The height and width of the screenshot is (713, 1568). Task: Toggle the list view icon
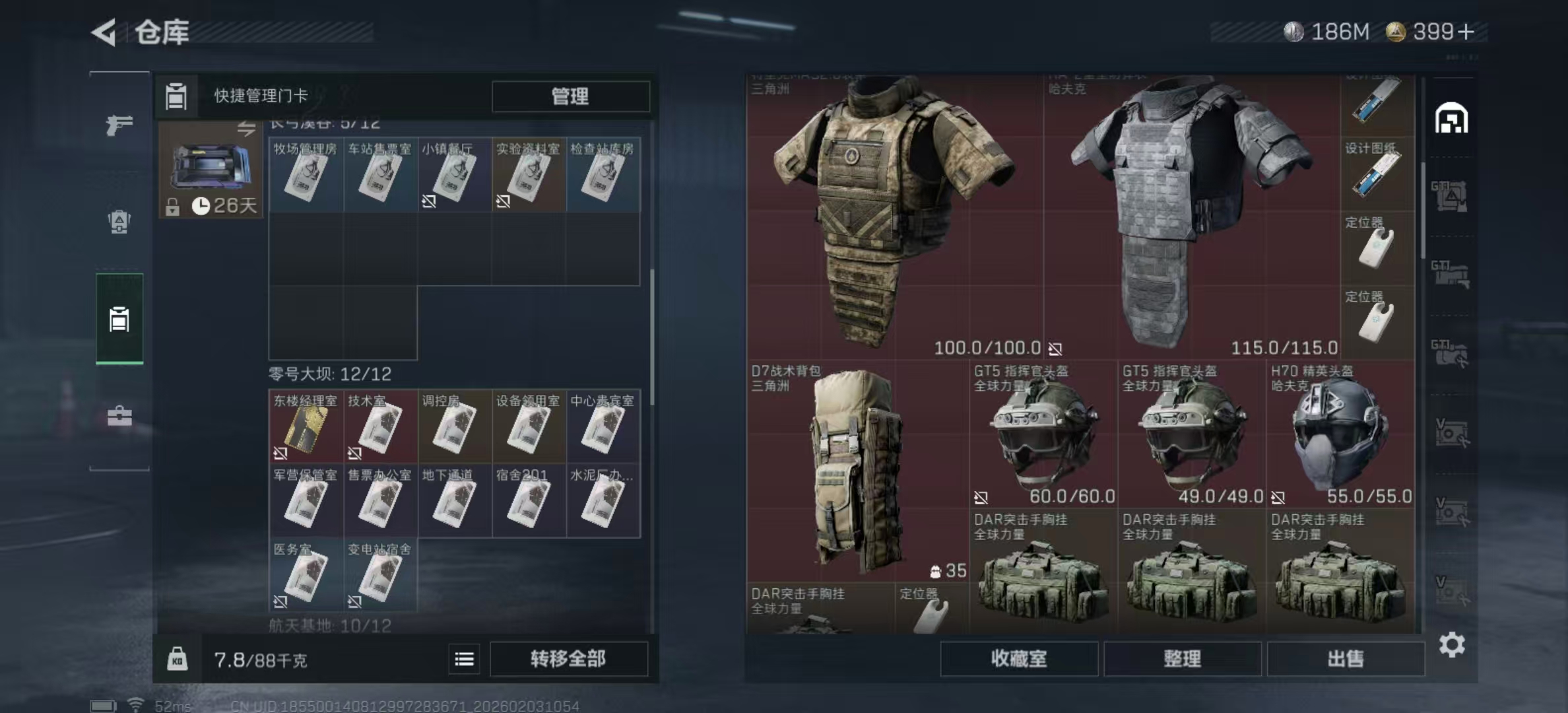pyautogui.click(x=464, y=659)
